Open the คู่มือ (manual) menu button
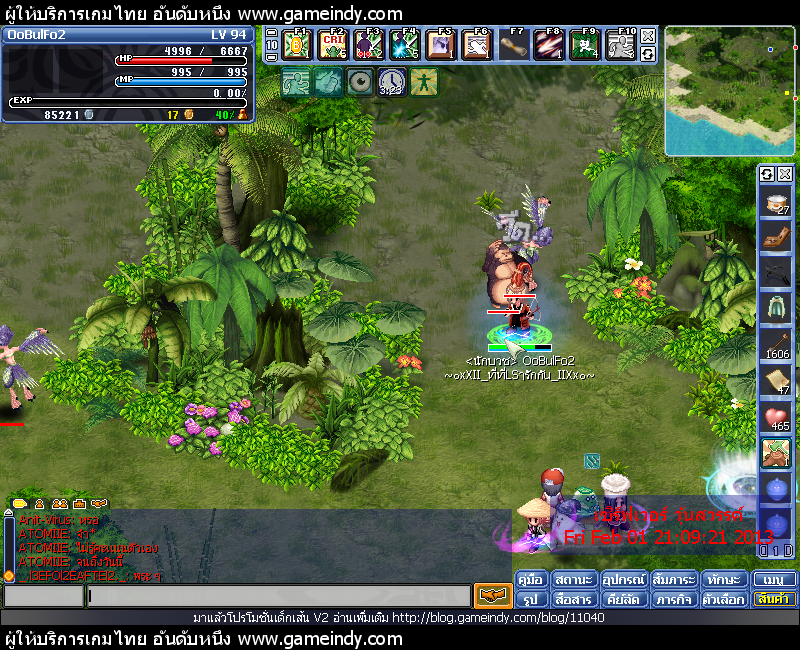 (531, 580)
